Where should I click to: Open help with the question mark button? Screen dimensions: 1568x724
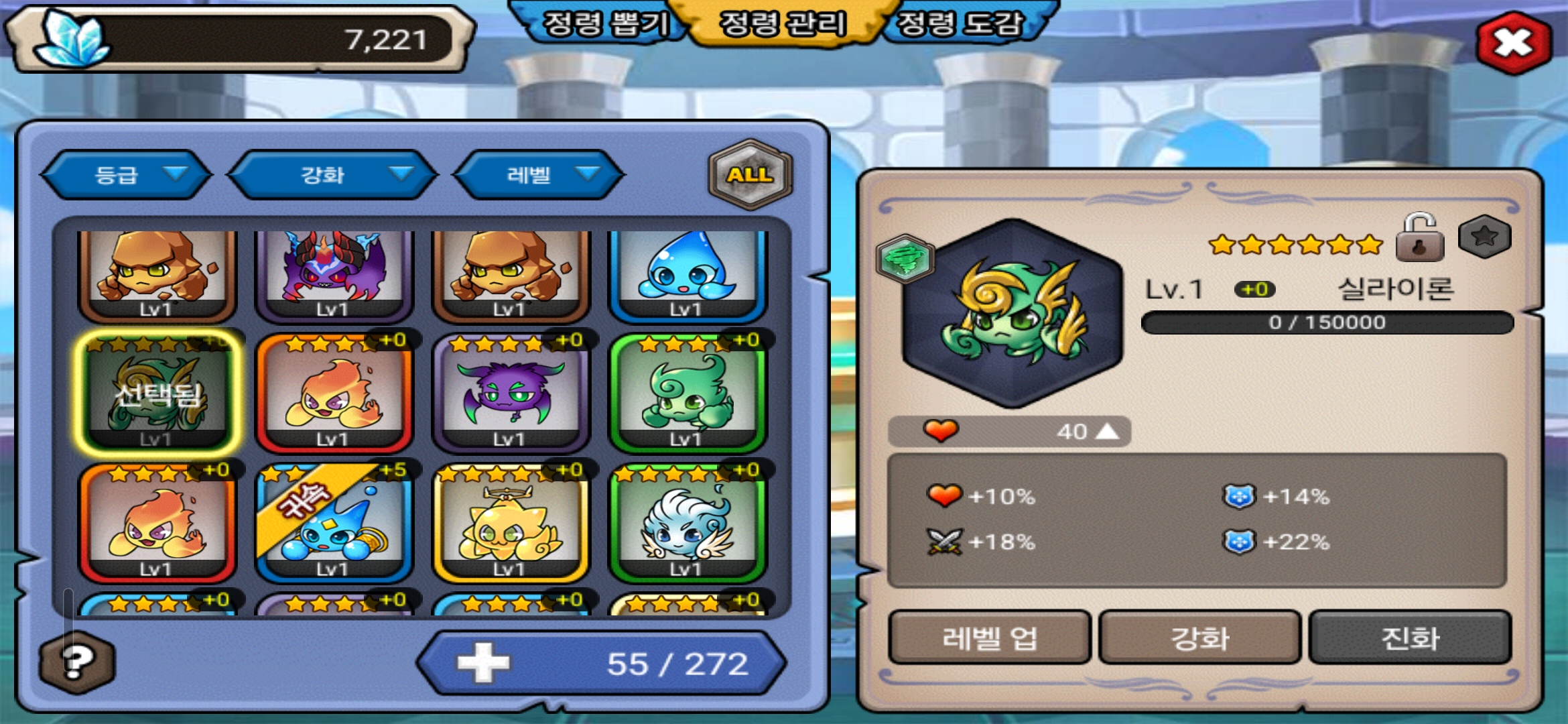77,662
